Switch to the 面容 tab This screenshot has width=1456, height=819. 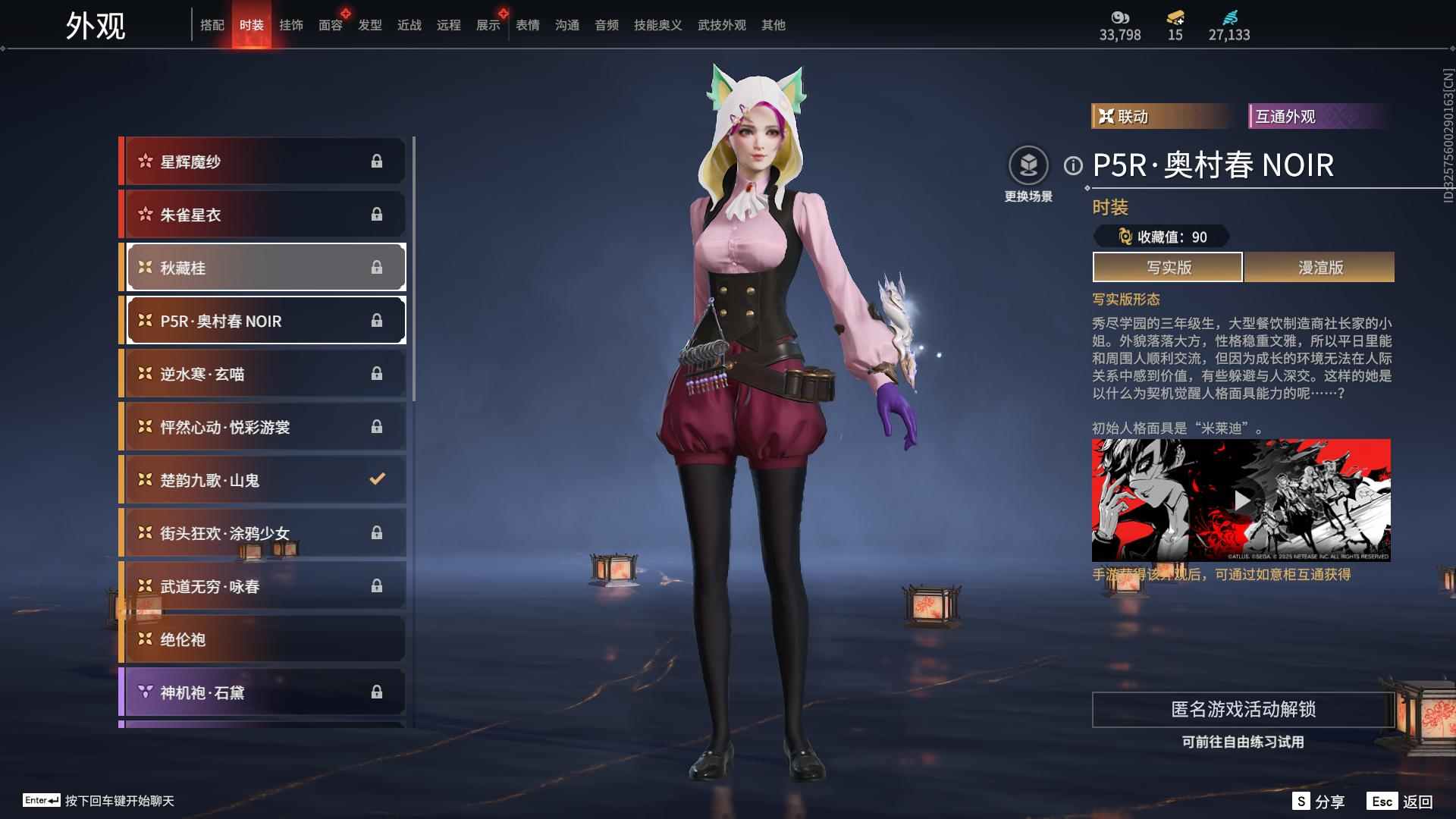click(330, 25)
